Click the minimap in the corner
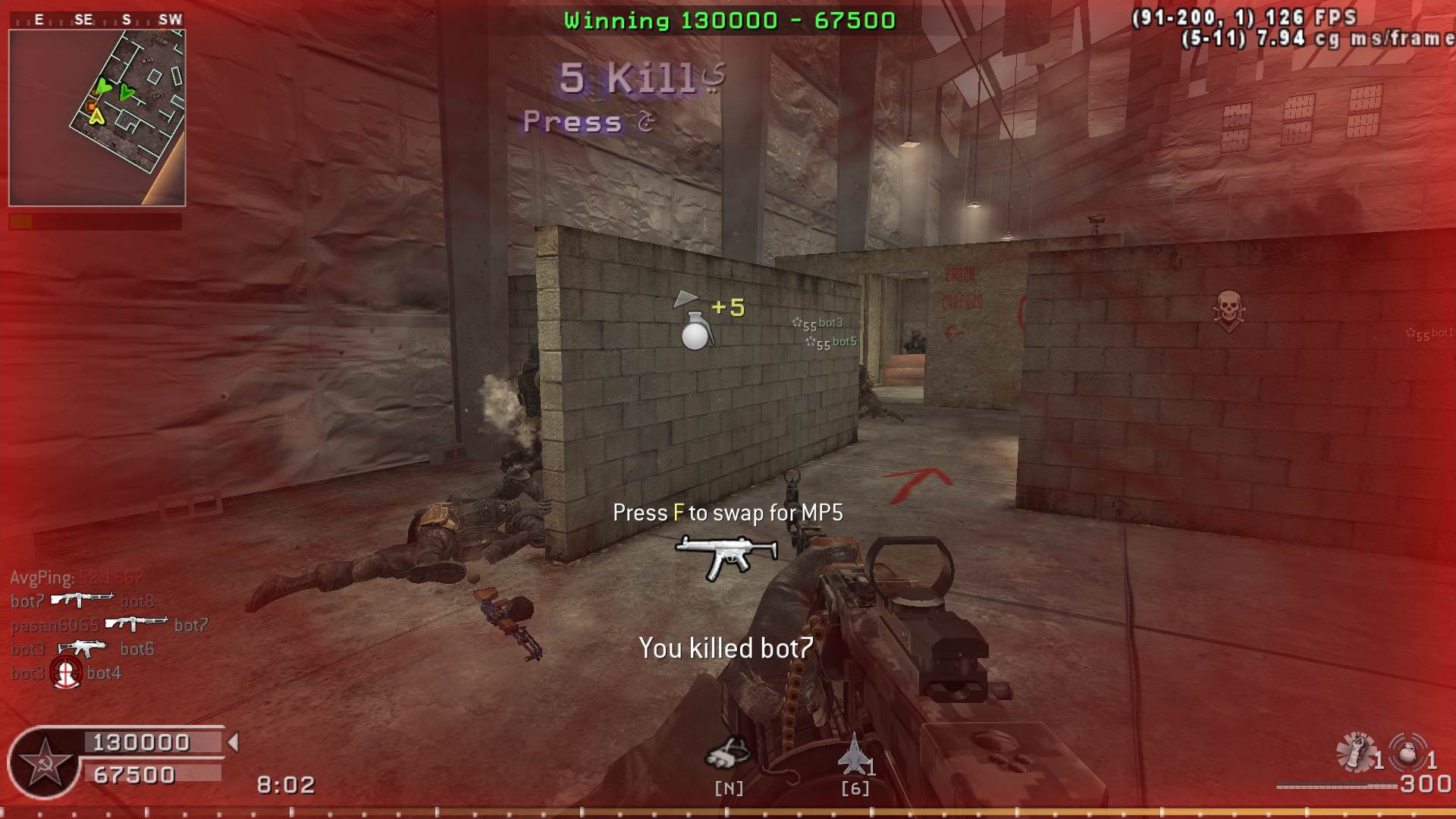This screenshot has height=819, width=1456. (x=97, y=118)
